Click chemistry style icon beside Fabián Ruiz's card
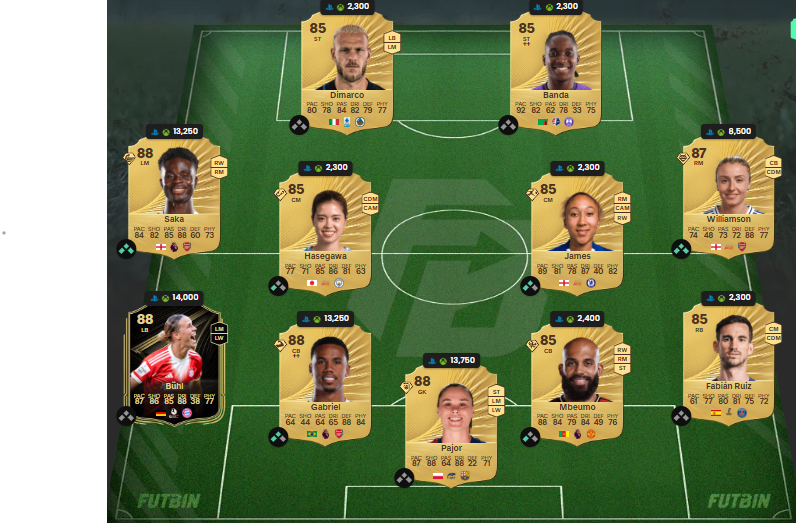Viewport: 796px width, 523px height. [x=681, y=416]
